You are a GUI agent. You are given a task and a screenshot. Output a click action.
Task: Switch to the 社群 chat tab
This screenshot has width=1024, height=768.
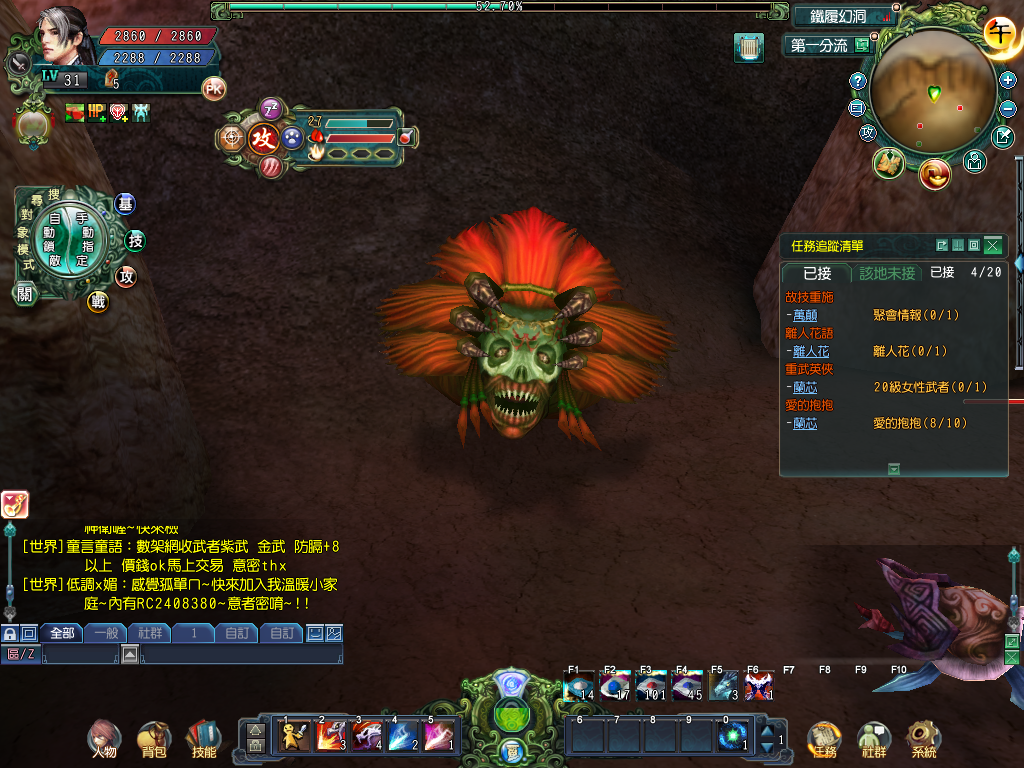click(x=150, y=633)
